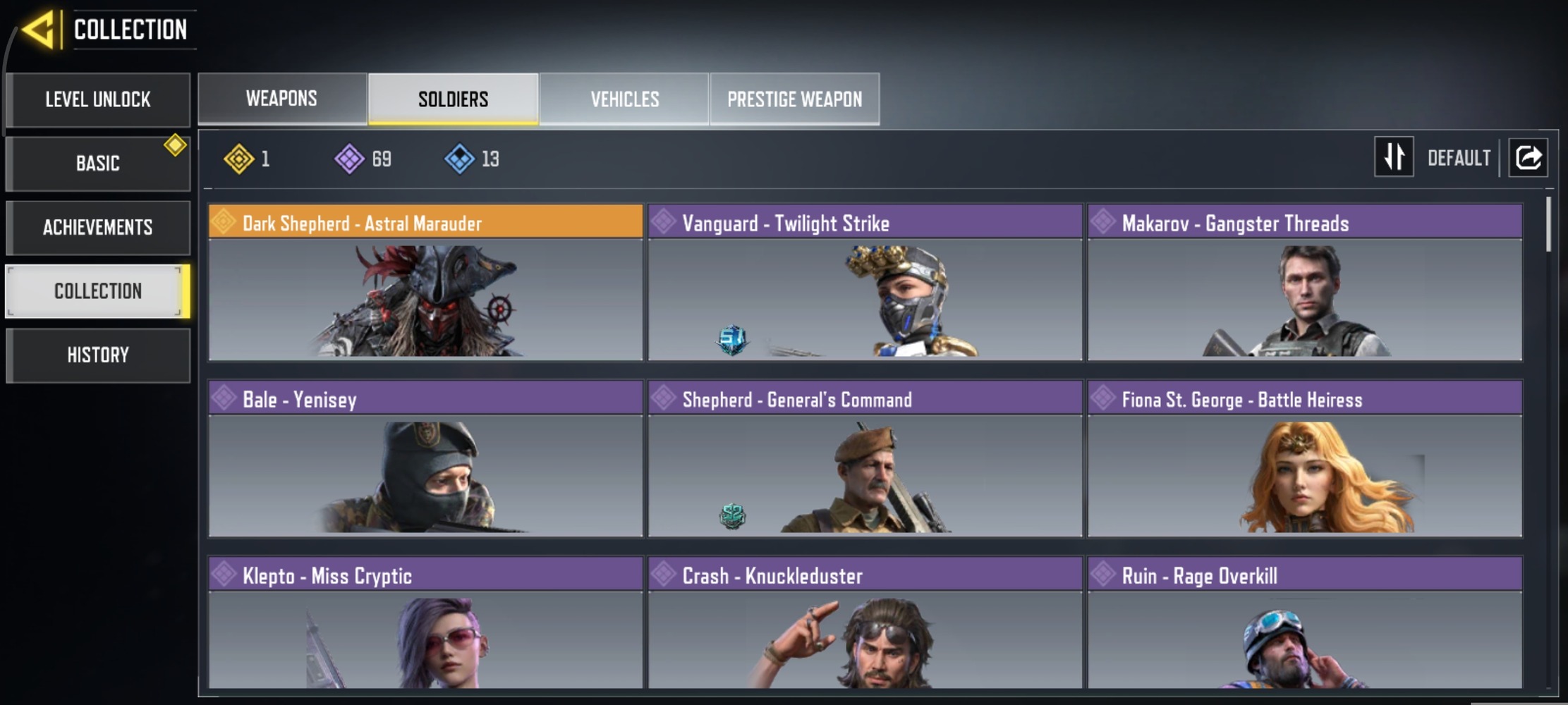1568x705 pixels.
Task: Toggle the Default sort order button
Action: (1394, 157)
